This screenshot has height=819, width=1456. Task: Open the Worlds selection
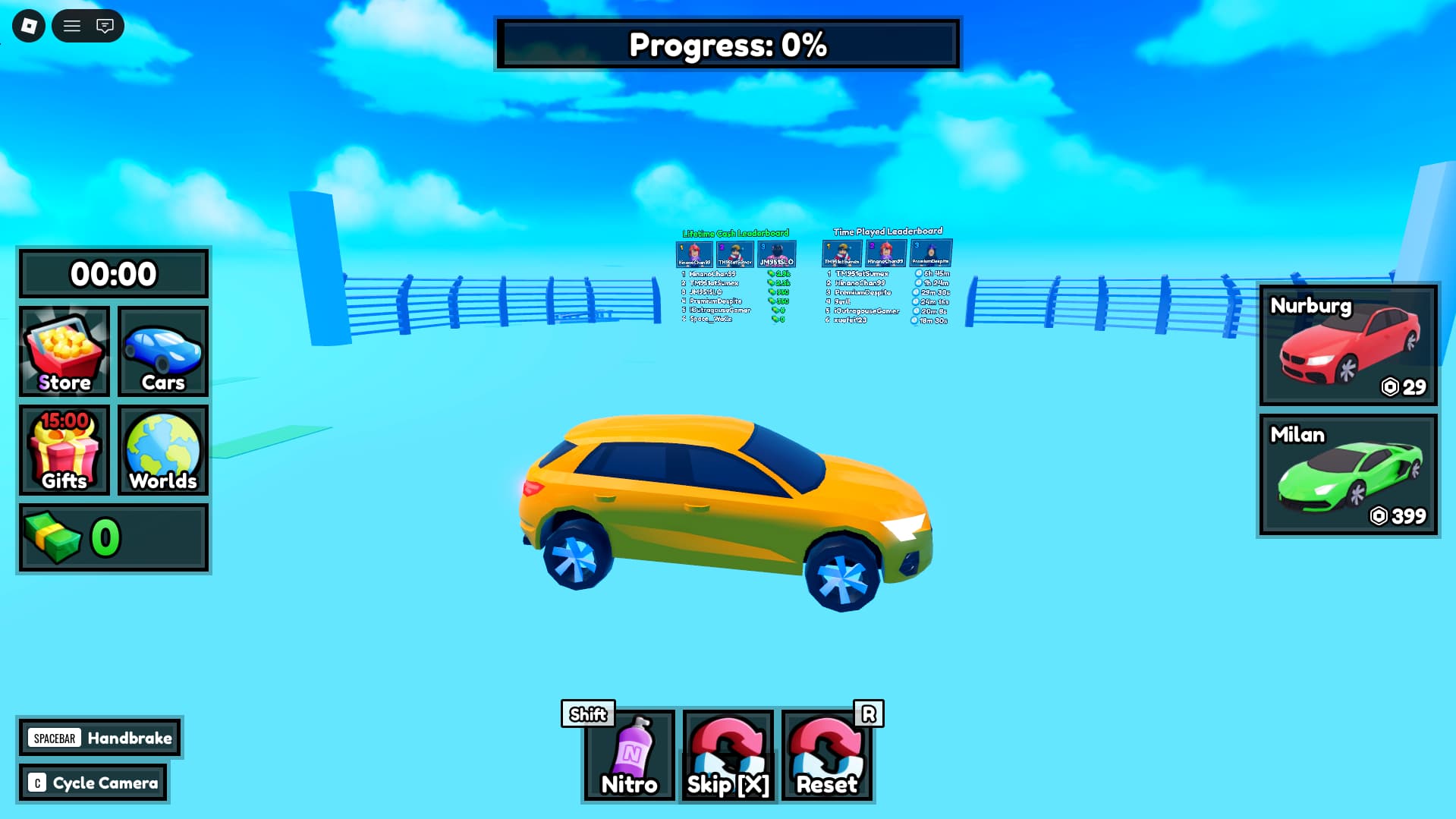pos(163,450)
